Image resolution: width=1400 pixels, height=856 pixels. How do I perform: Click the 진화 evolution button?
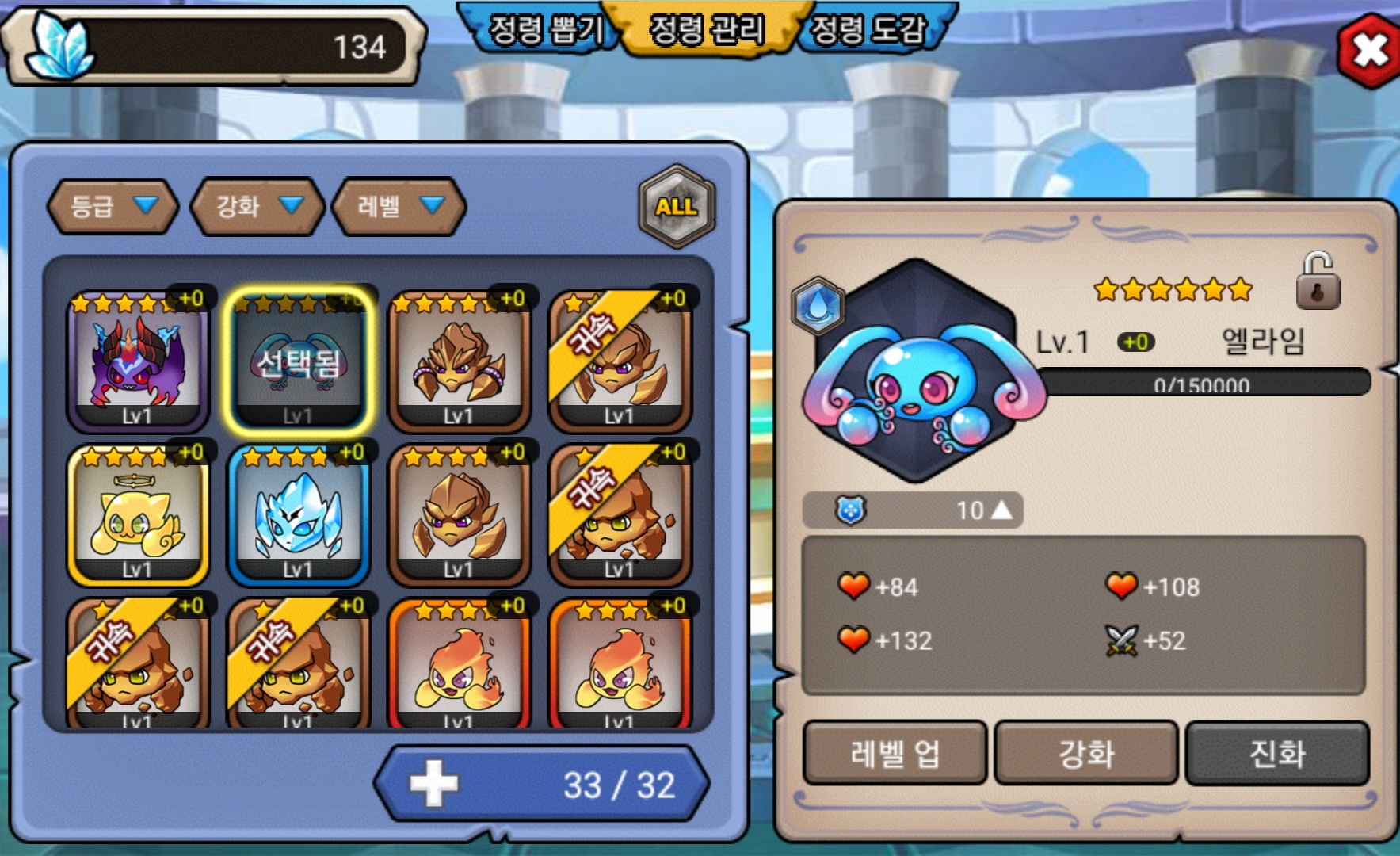[x=1276, y=753]
